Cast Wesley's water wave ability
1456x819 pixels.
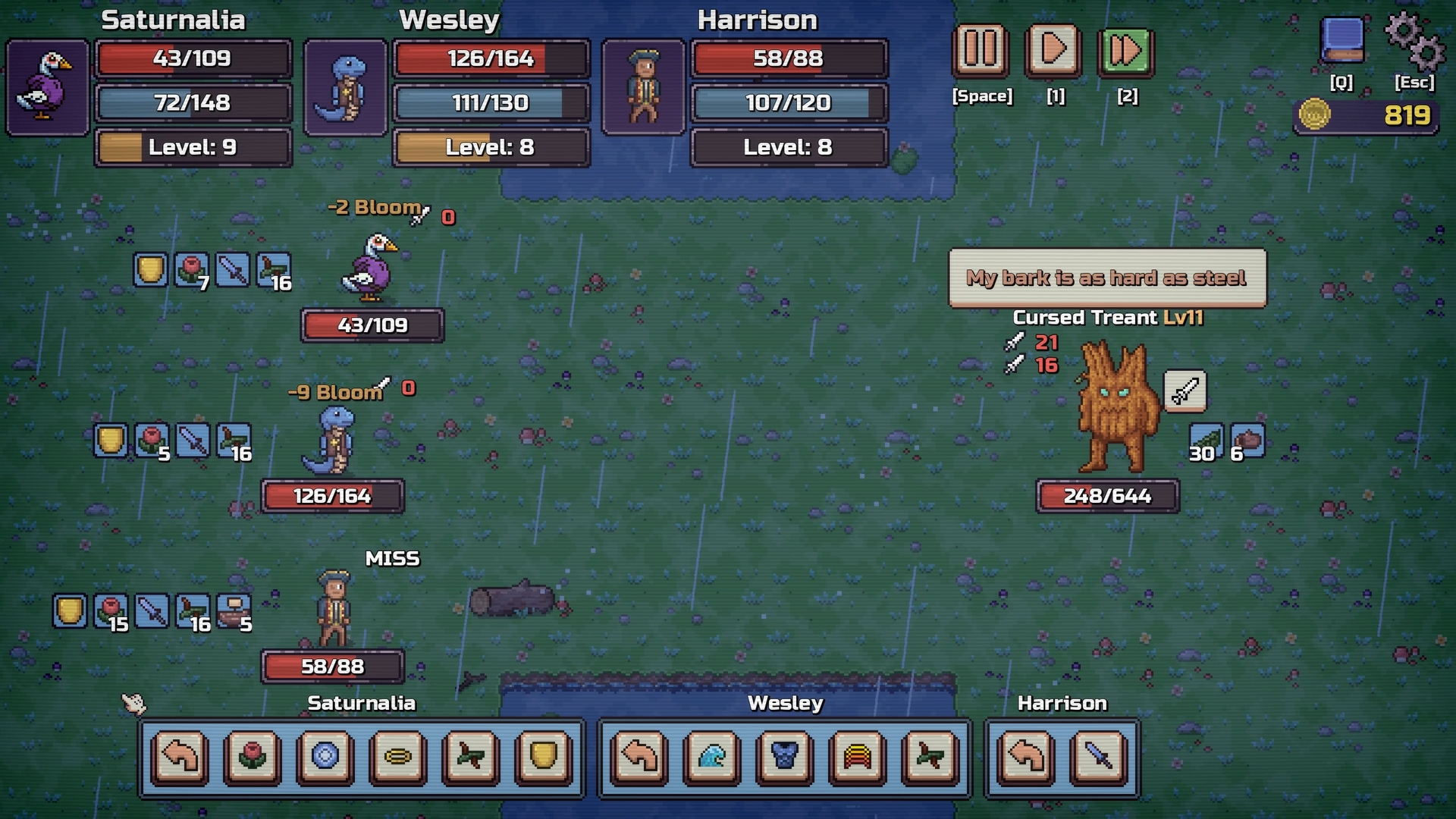click(x=712, y=756)
